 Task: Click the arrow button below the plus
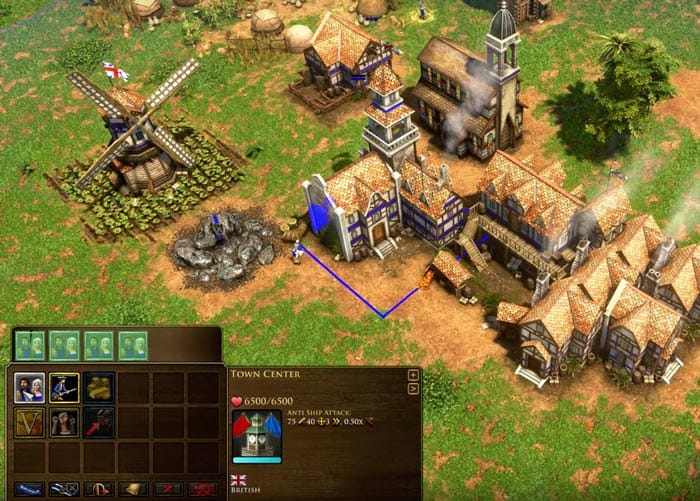pos(413,388)
